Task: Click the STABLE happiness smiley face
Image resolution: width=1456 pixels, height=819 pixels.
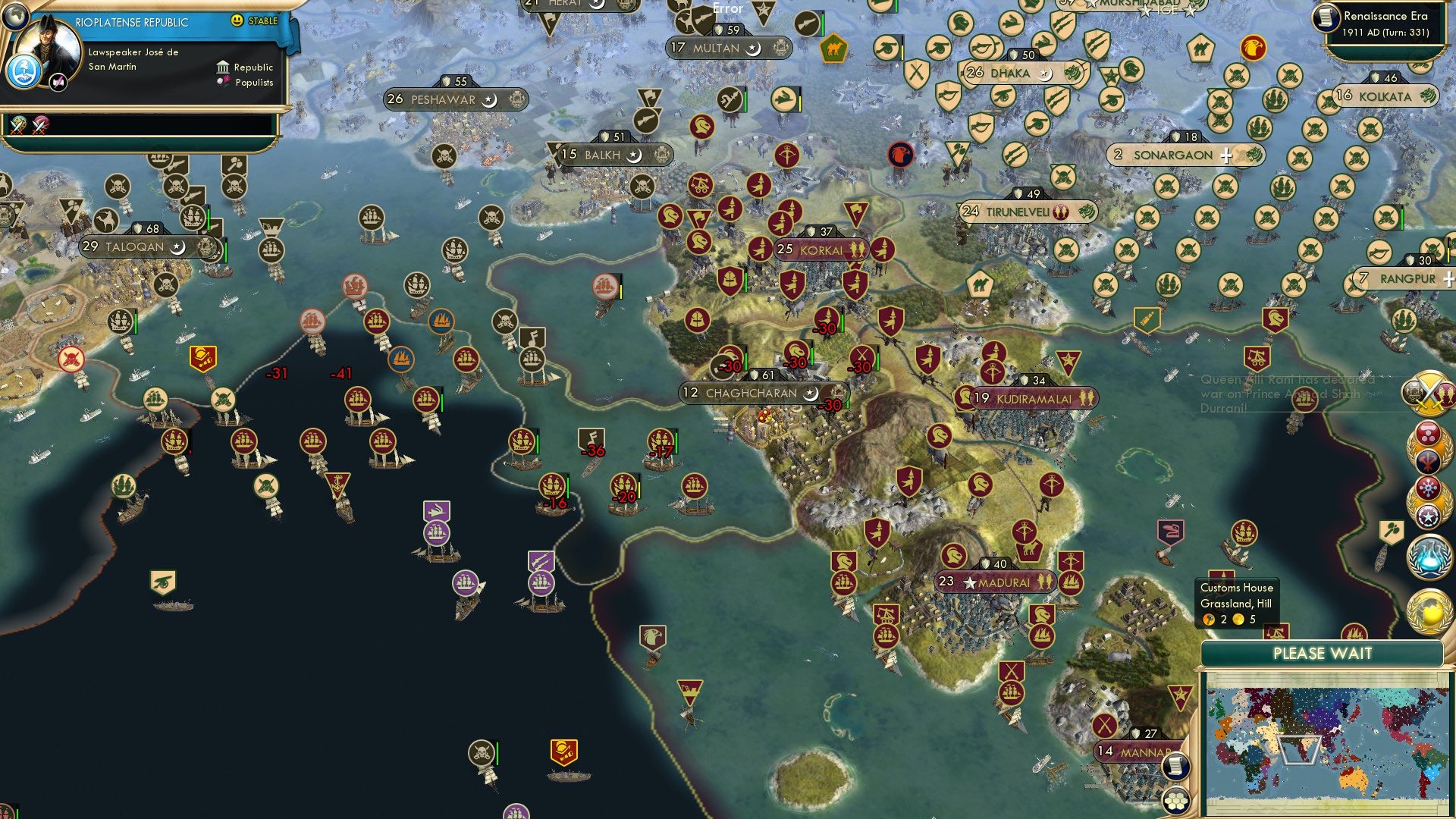Action: pos(239,22)
